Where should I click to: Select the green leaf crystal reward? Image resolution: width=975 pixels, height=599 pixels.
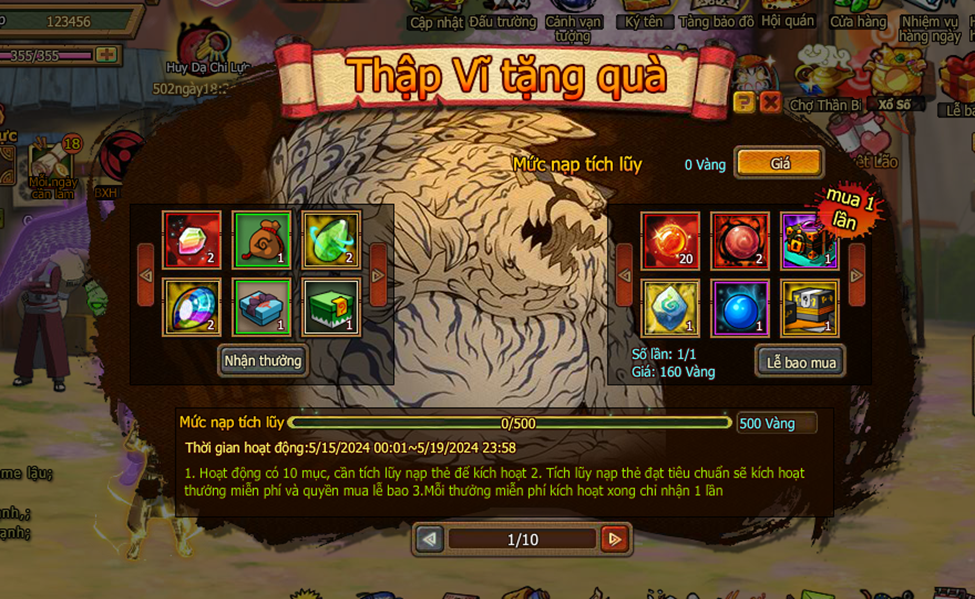tap(331, 240)
